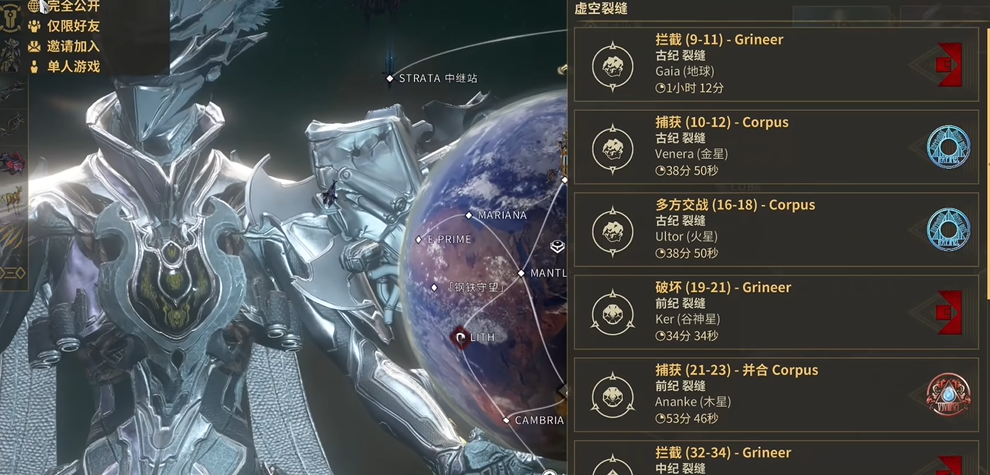The width and height of the screenshot is (990, 475).
Task: Select the 捕获 (10-12) Corpus fissure on Venera
Action: point(774,147)
